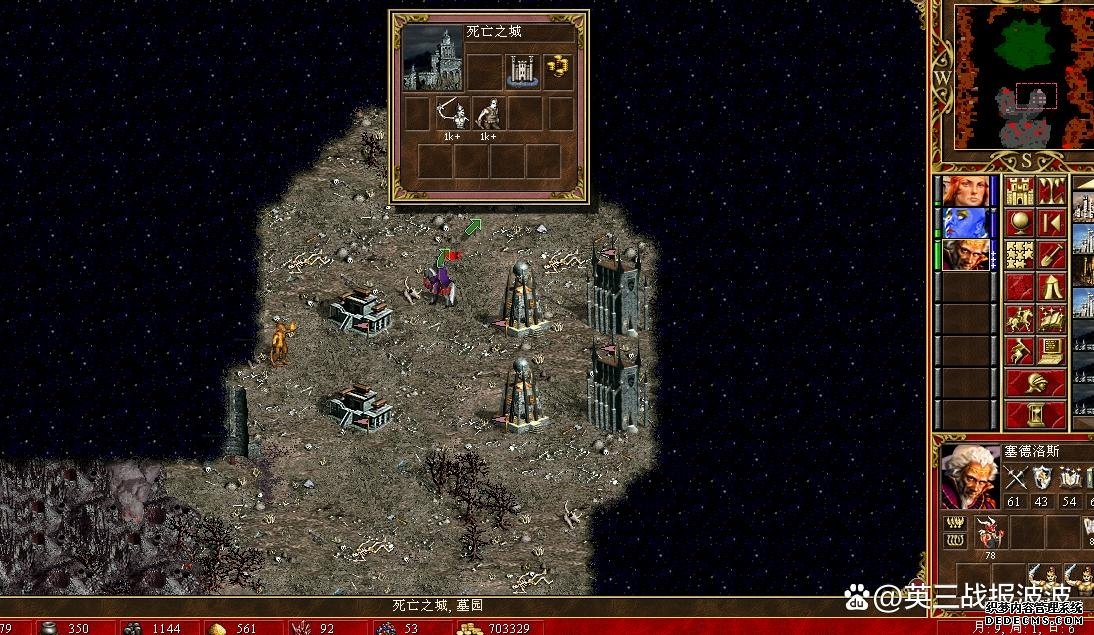The width and height of the screenshot is (1094, 635).
Task: Click the shield defense skill icon
Action: [1043, 478]
